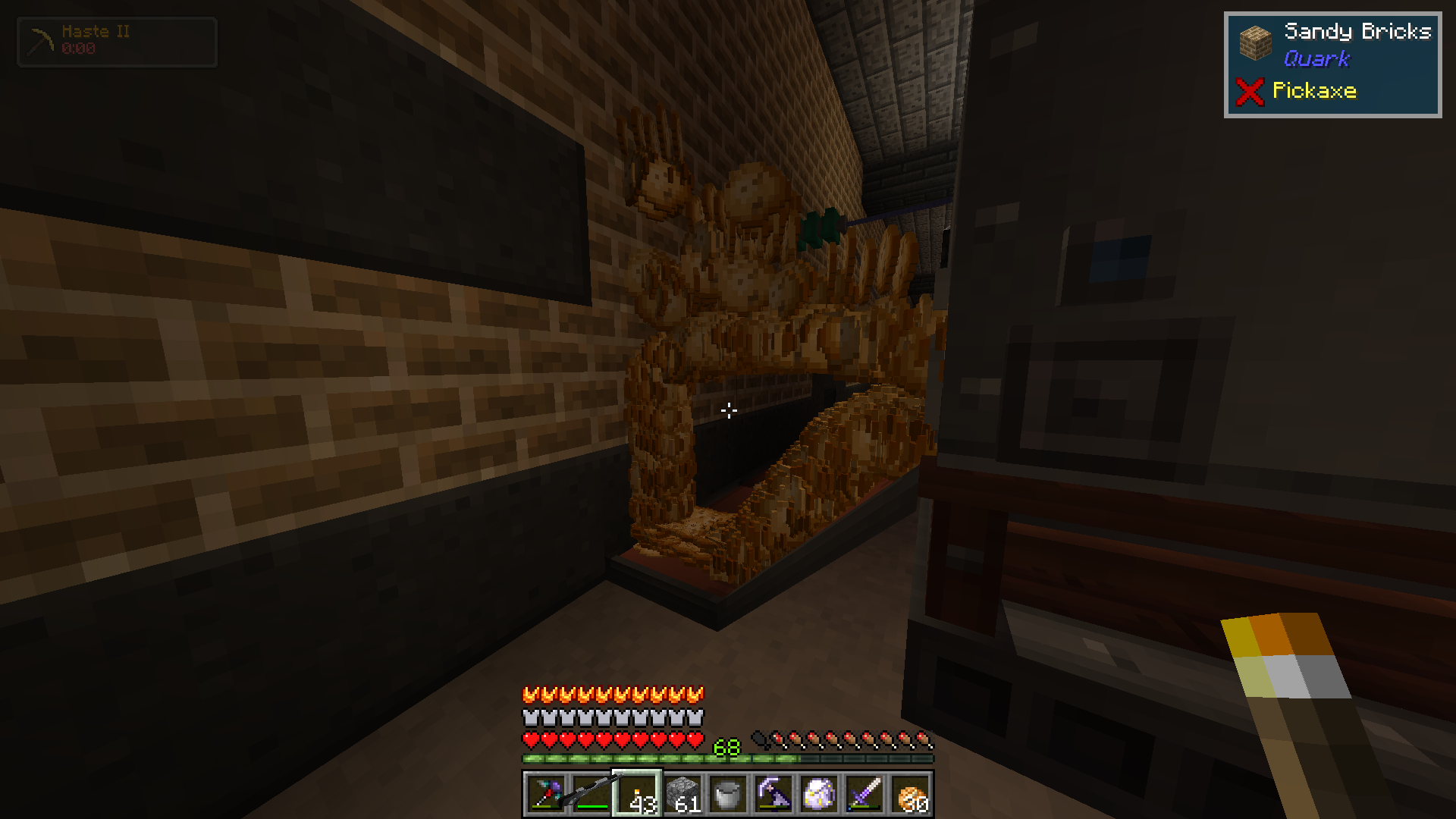Select the orange food stack slot
The image size is (1456, 819).
910,794
